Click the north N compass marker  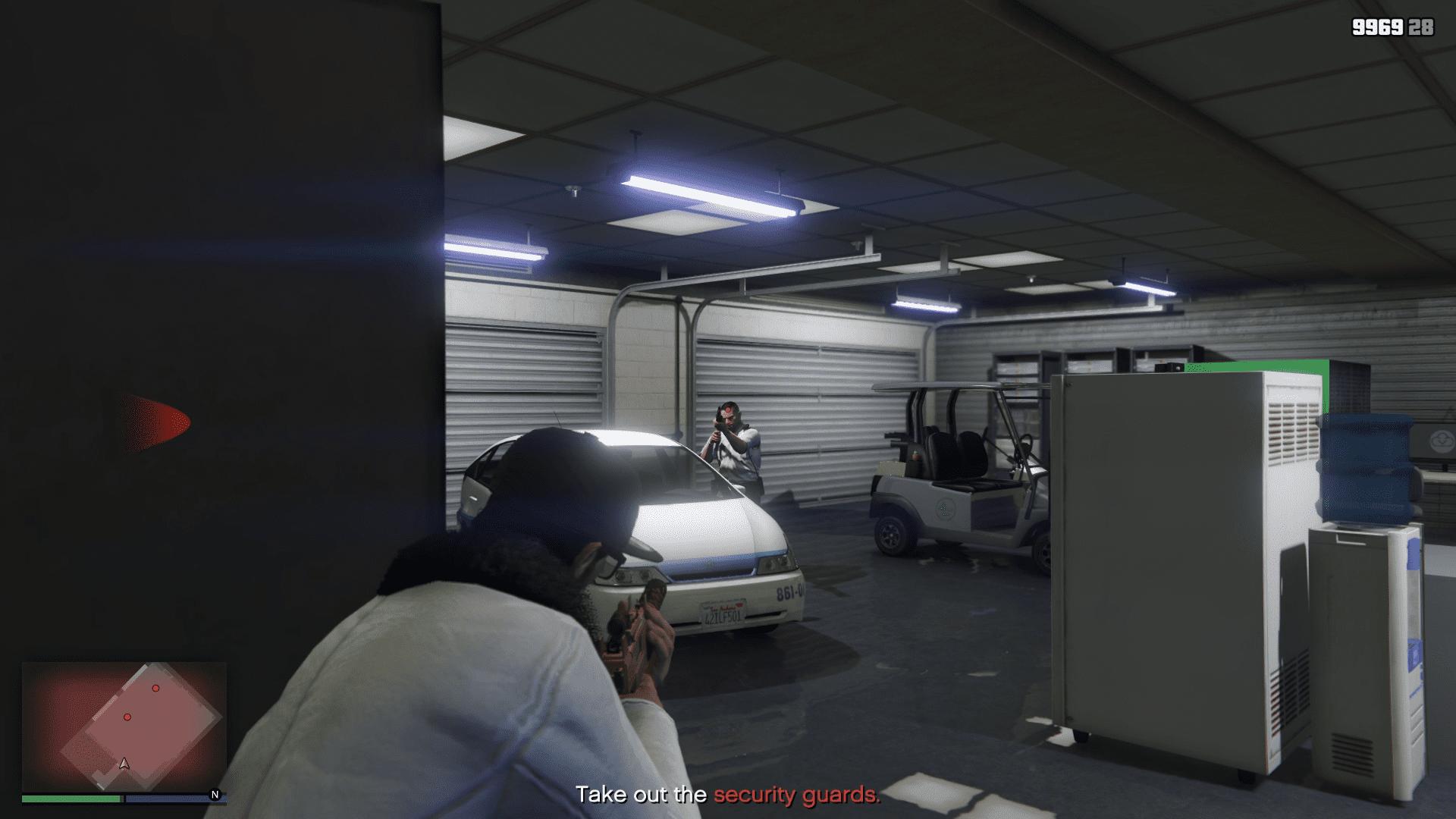[x=215, y=795]
